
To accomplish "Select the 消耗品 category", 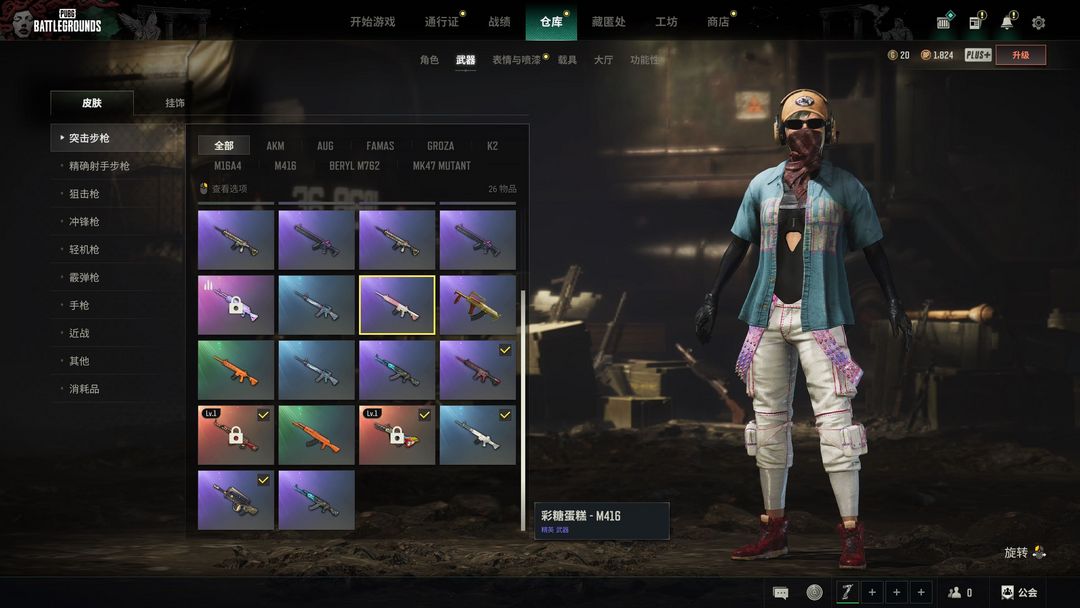I will pos(84,389).
